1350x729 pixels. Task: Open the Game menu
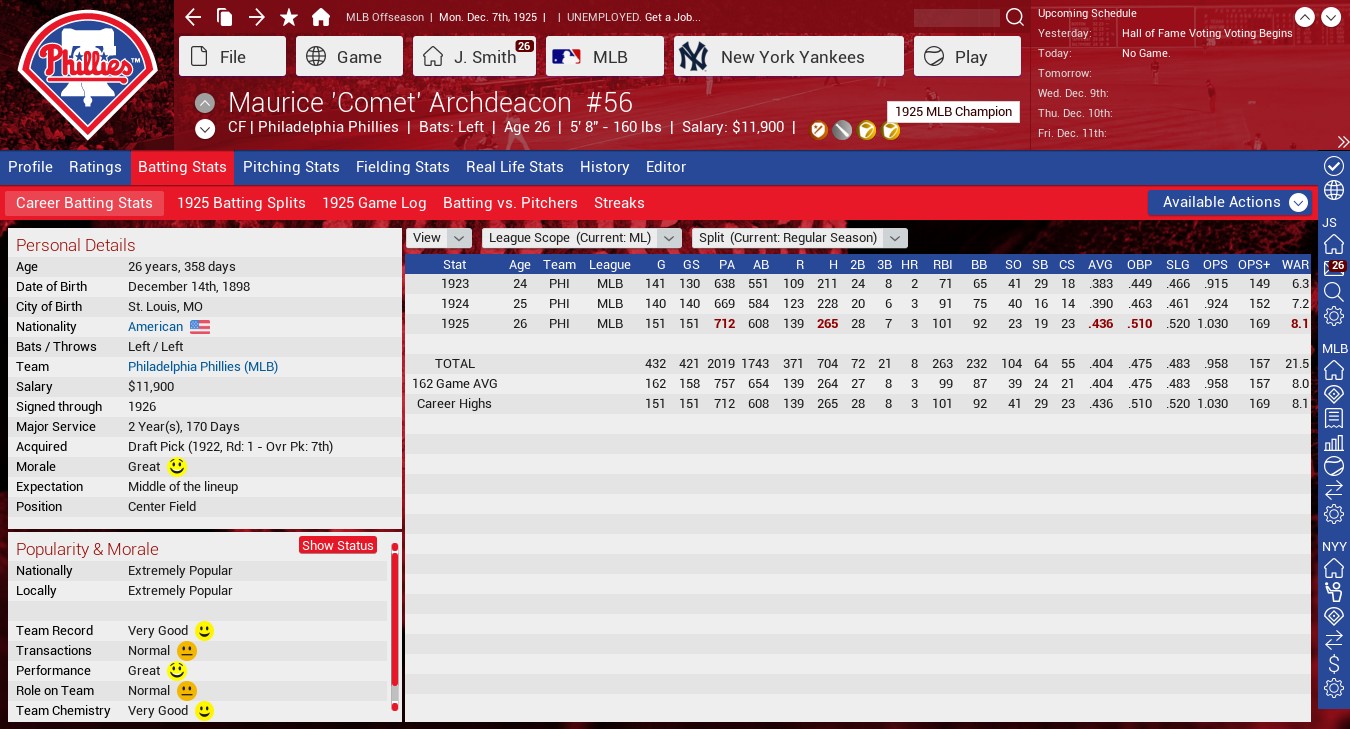click(345, 57)
